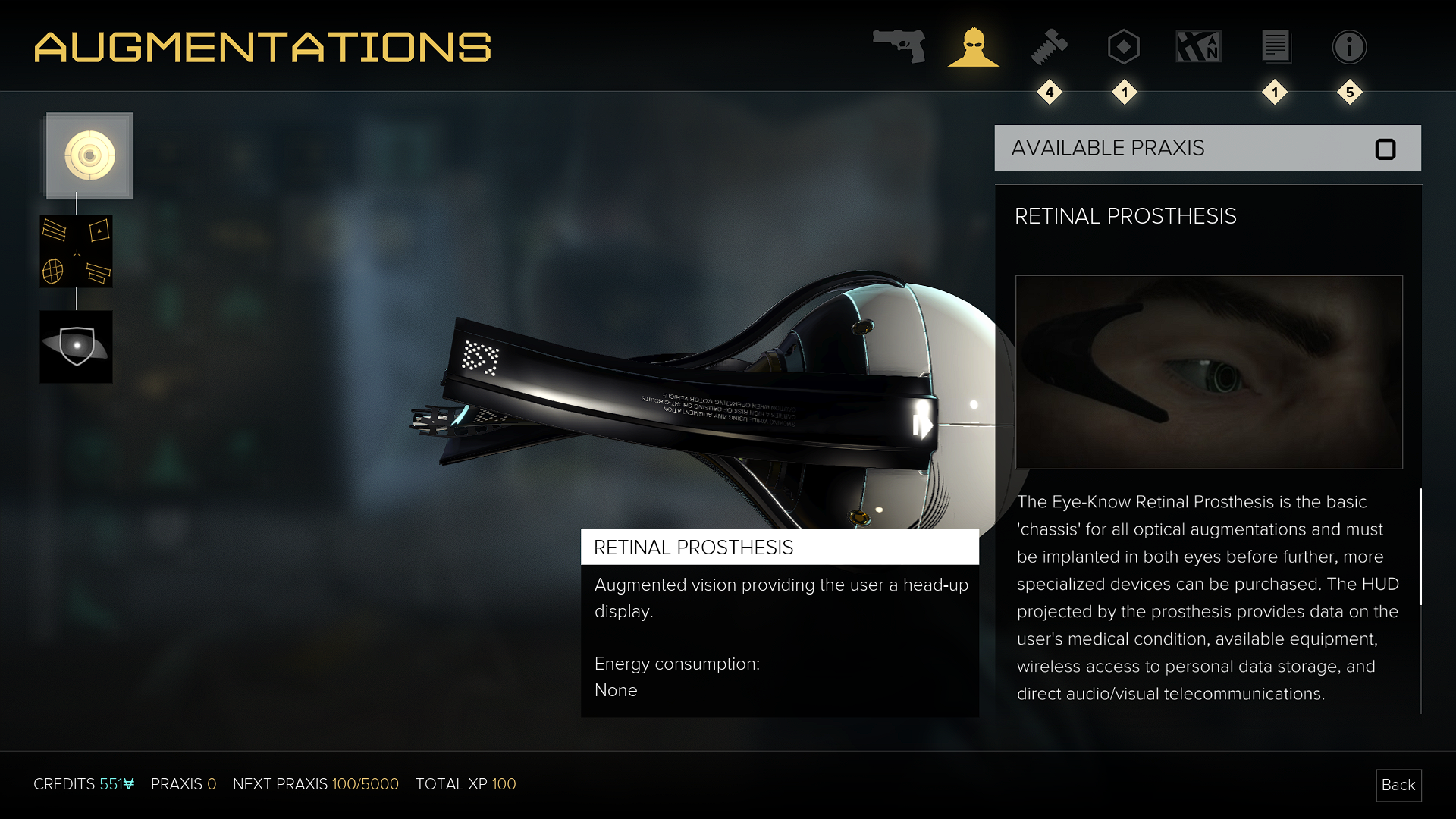Select the Retinal Prosthesis augmentation node
Screen dimensions: 1456x819
pyautogui.click(x=89, y=156)
